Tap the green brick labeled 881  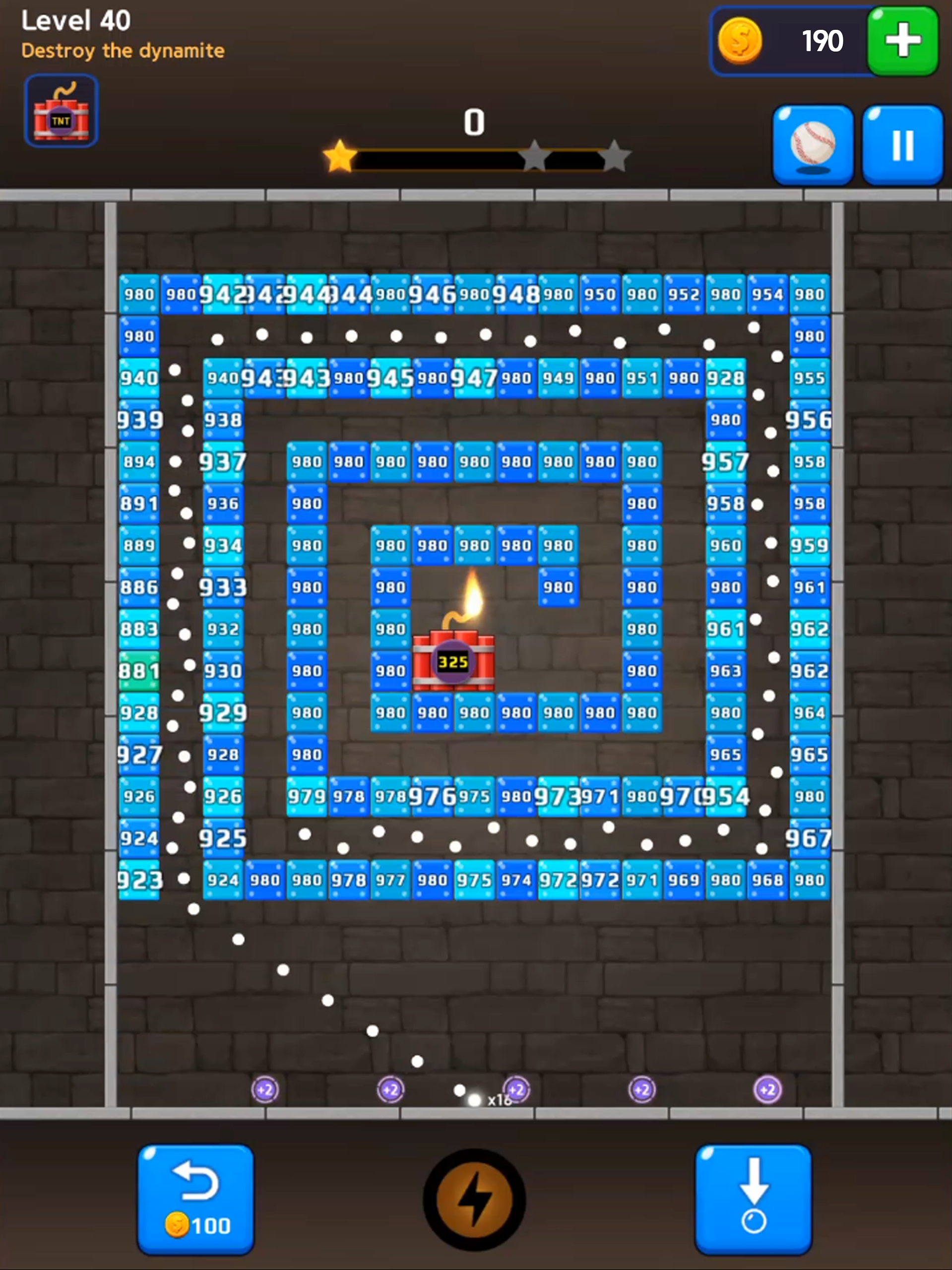click(139, 671)
